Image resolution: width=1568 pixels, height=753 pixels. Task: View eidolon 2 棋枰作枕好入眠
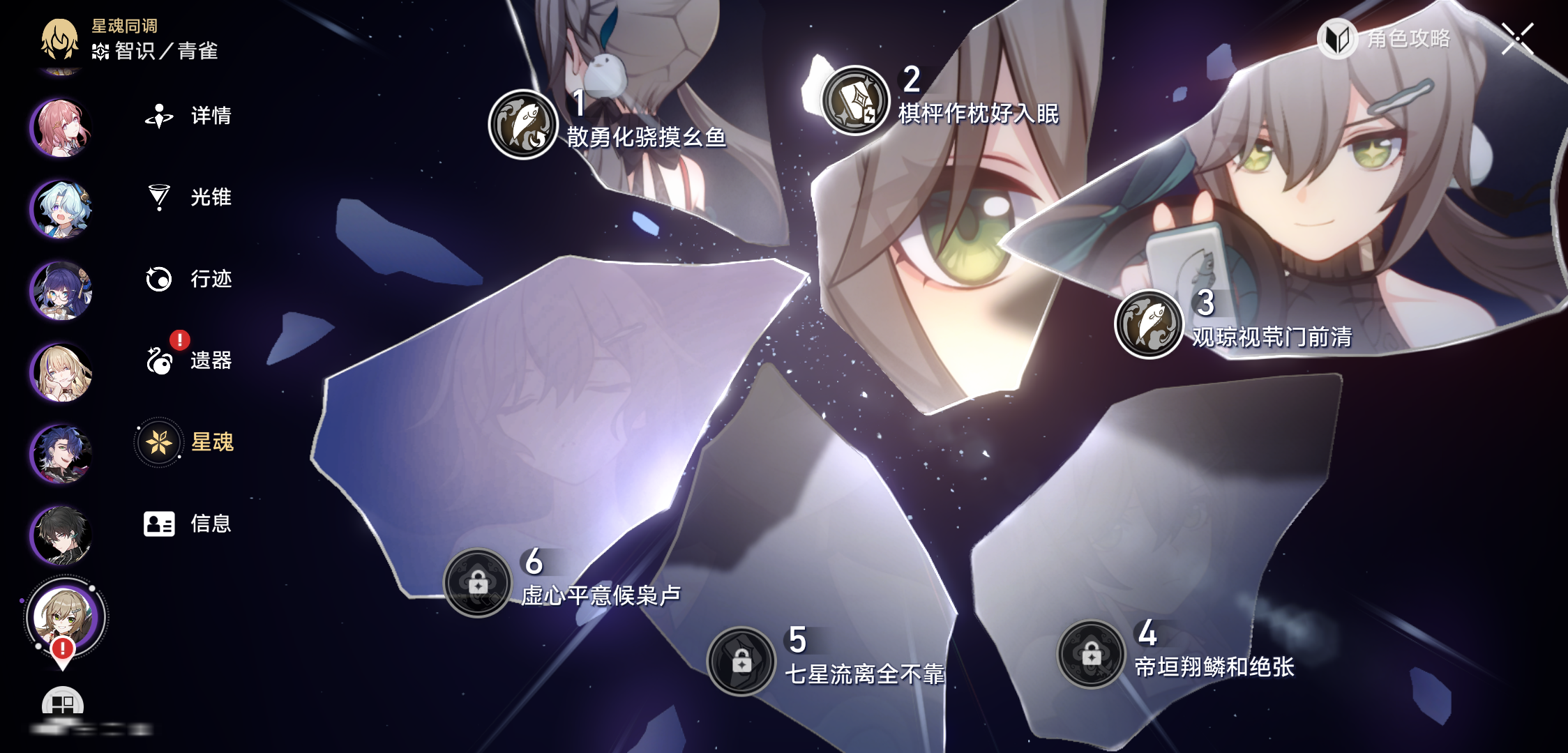click(x=855, y=101)
